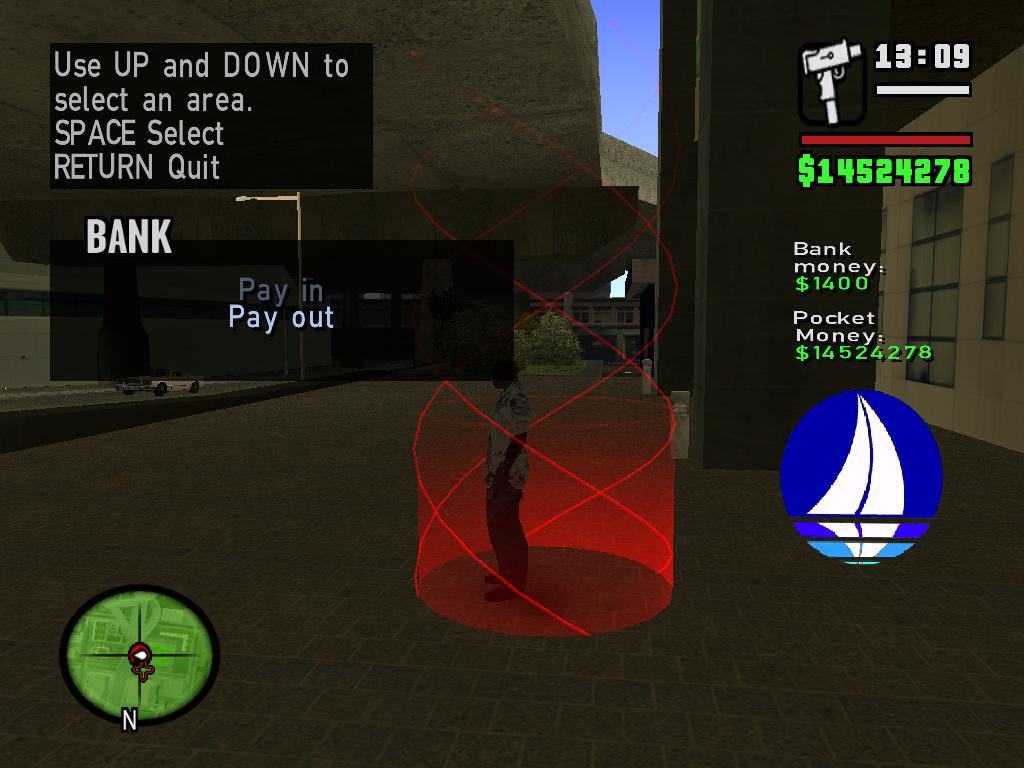The image size is (1024, 768).
Task: Click the circular radar minimap
Action: (139, 655)
